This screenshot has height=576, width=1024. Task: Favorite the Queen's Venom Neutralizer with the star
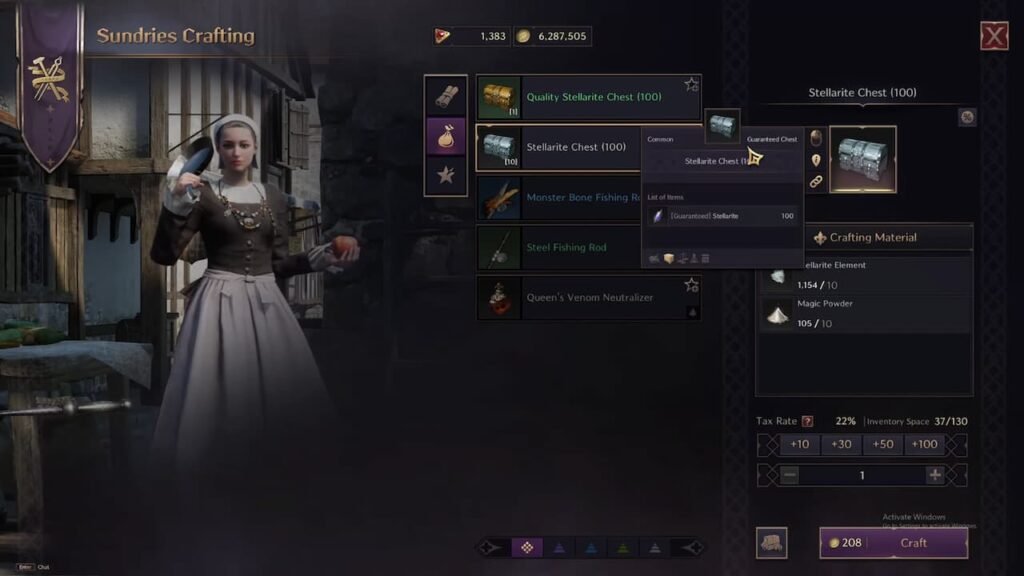coord(691,285)
